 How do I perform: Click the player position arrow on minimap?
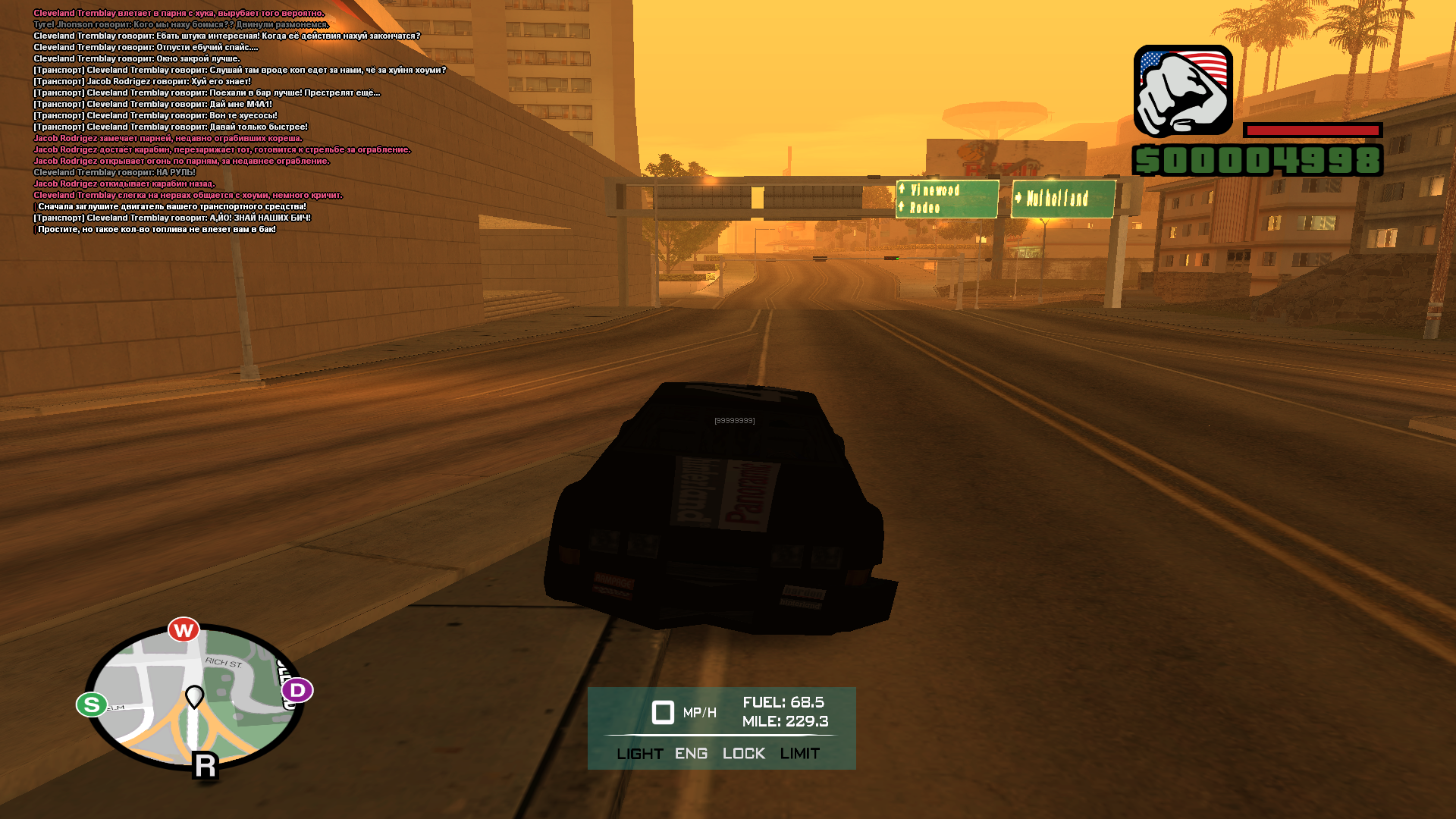[195, 697]
